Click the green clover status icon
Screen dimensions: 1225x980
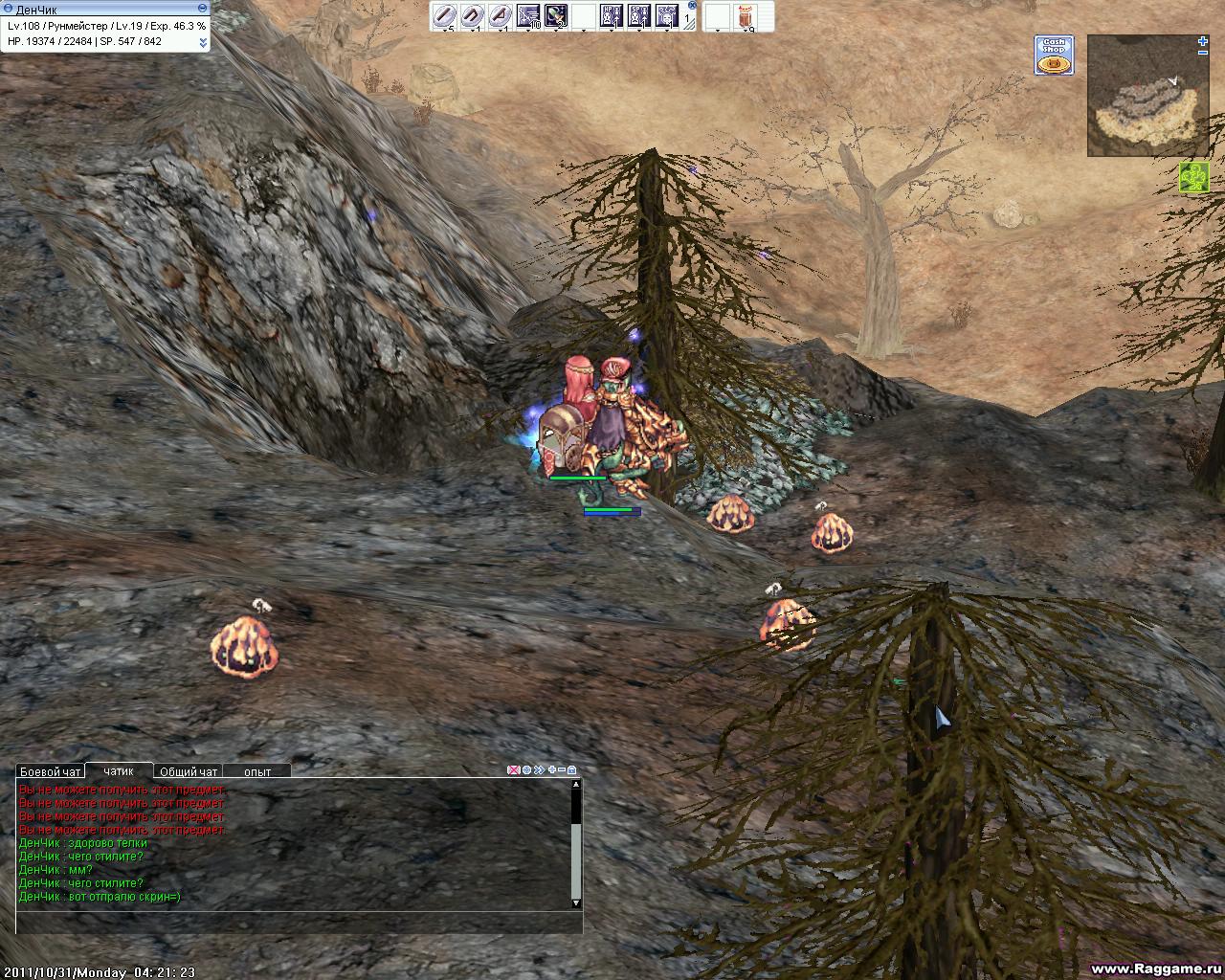(1194, 177)
